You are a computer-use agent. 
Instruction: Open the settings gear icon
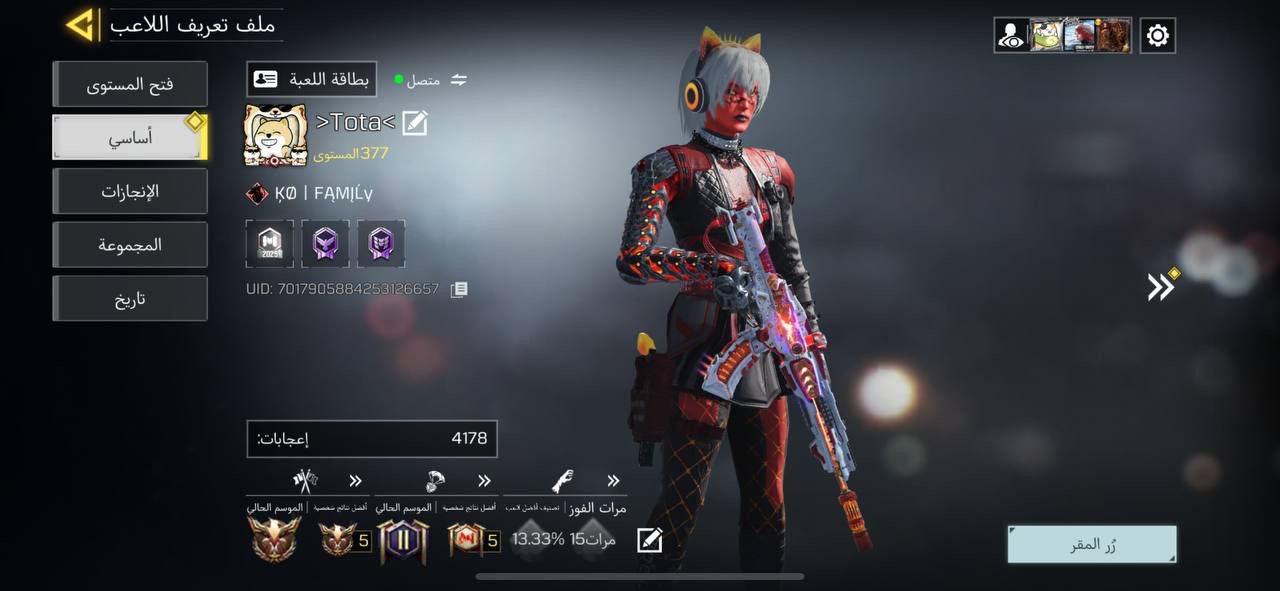click(1157, 36)
